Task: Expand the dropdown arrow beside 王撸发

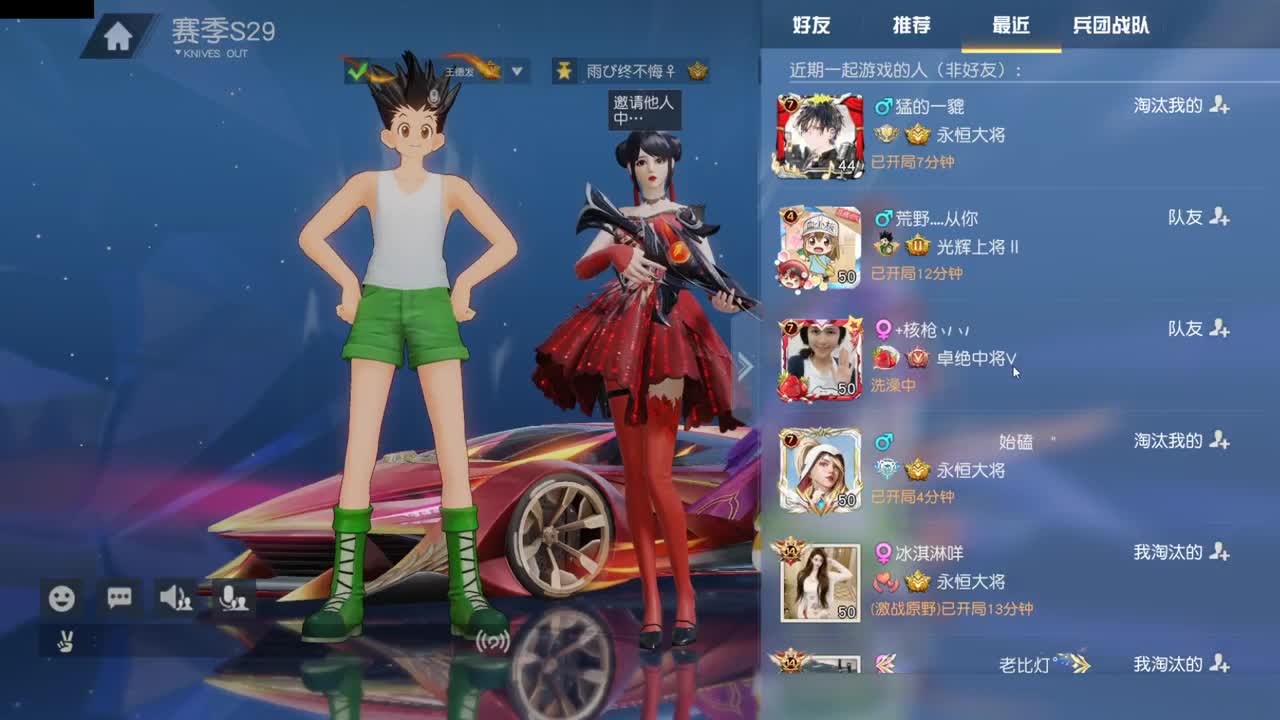Action: click(516, 72)
